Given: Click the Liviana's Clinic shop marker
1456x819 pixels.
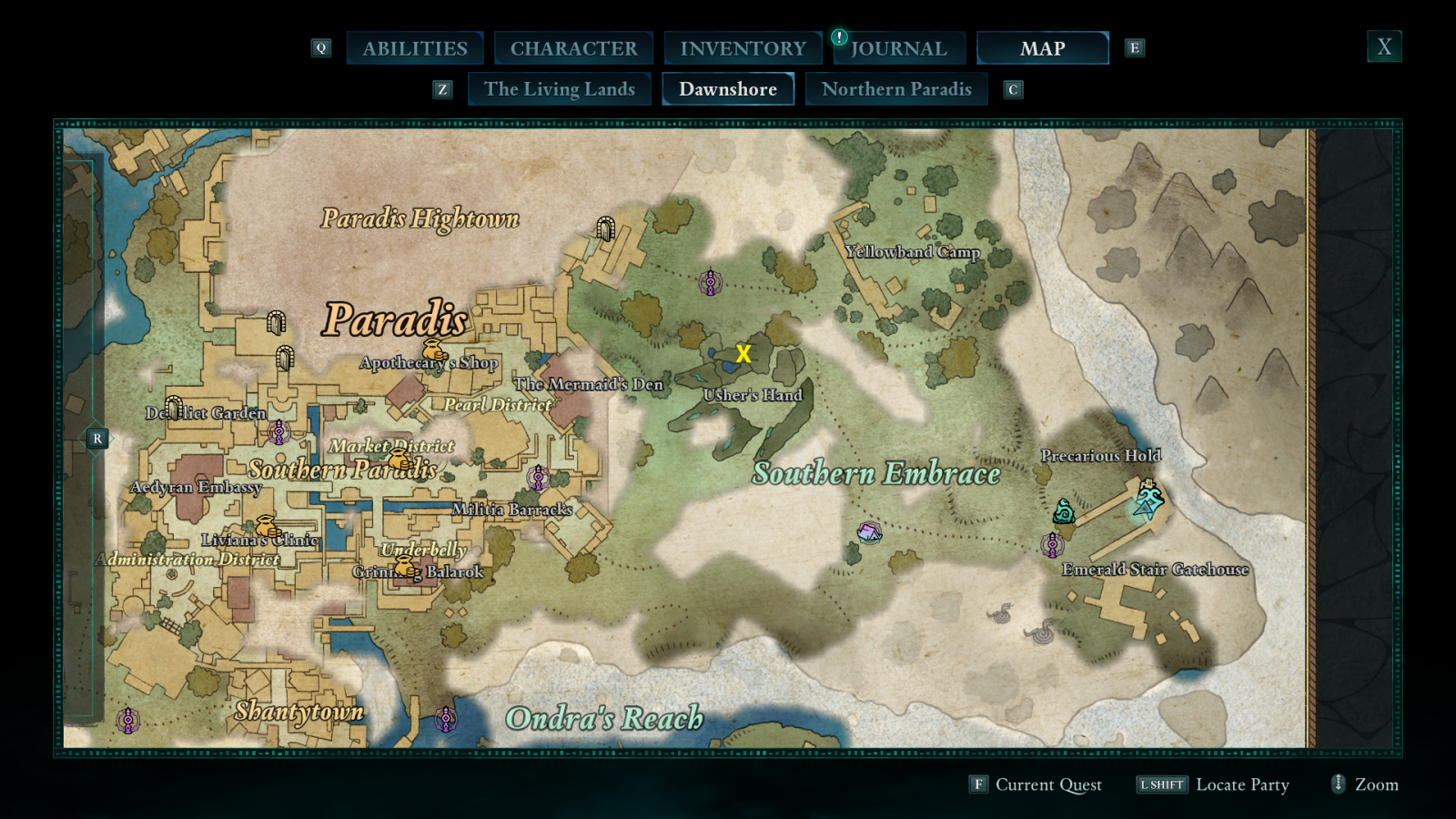Looking at the screenshot, I should click(268, 527).
